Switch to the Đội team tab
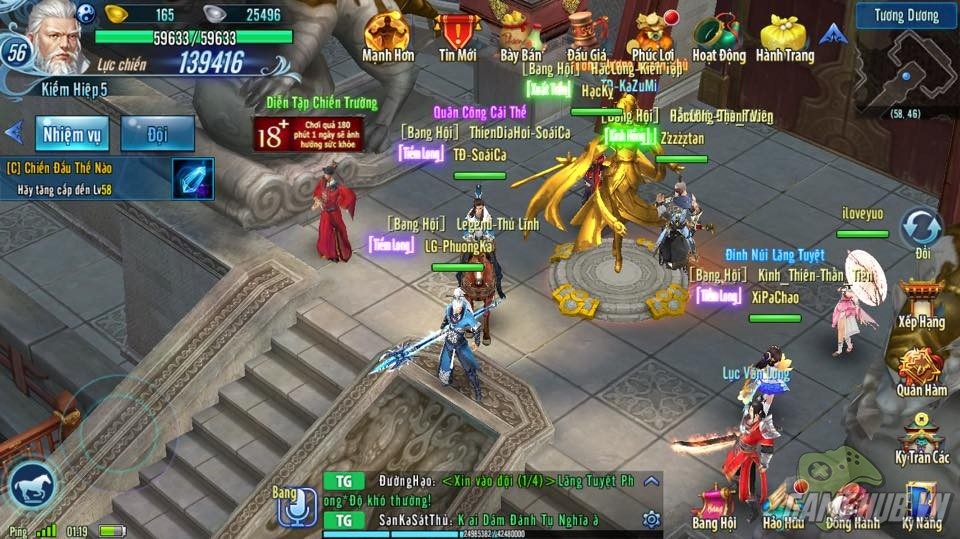Image resolution: width=960 pixels, height=539 pixels. point(157,133)
